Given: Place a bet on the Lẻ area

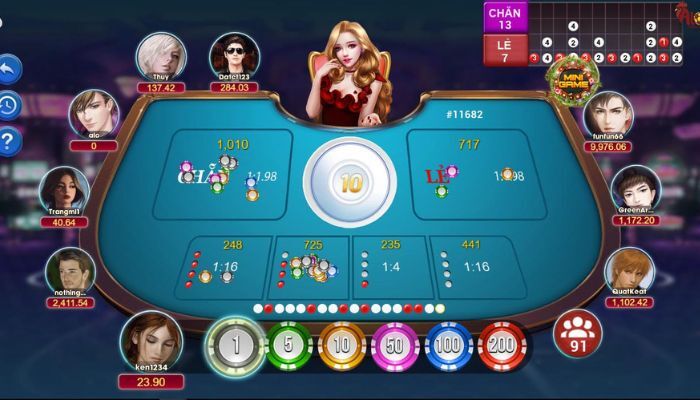Looking at the screenshot, I should click(478, 176).
